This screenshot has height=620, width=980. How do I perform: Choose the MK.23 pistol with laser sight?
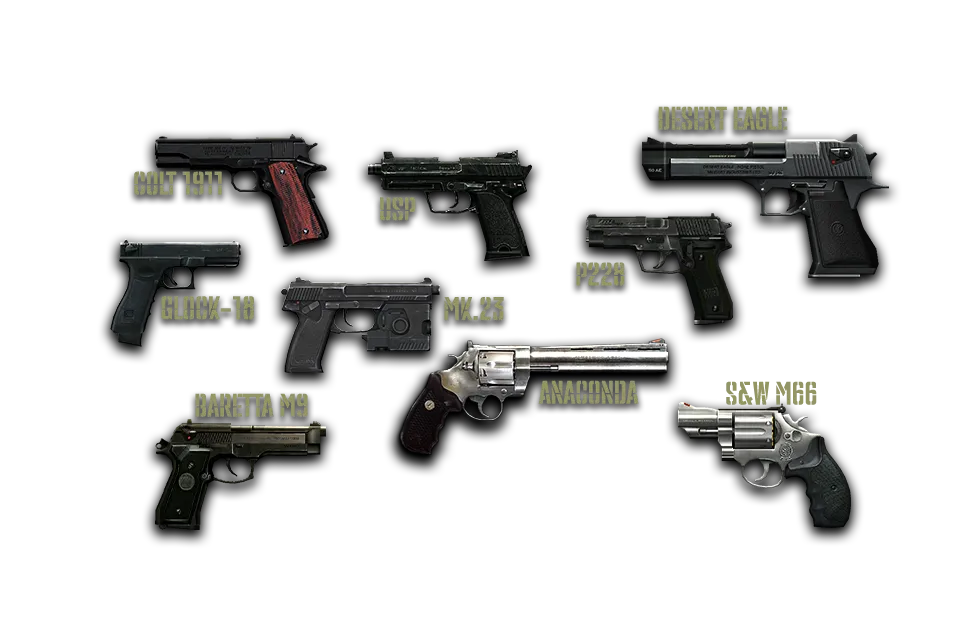[x=360, y=312]
